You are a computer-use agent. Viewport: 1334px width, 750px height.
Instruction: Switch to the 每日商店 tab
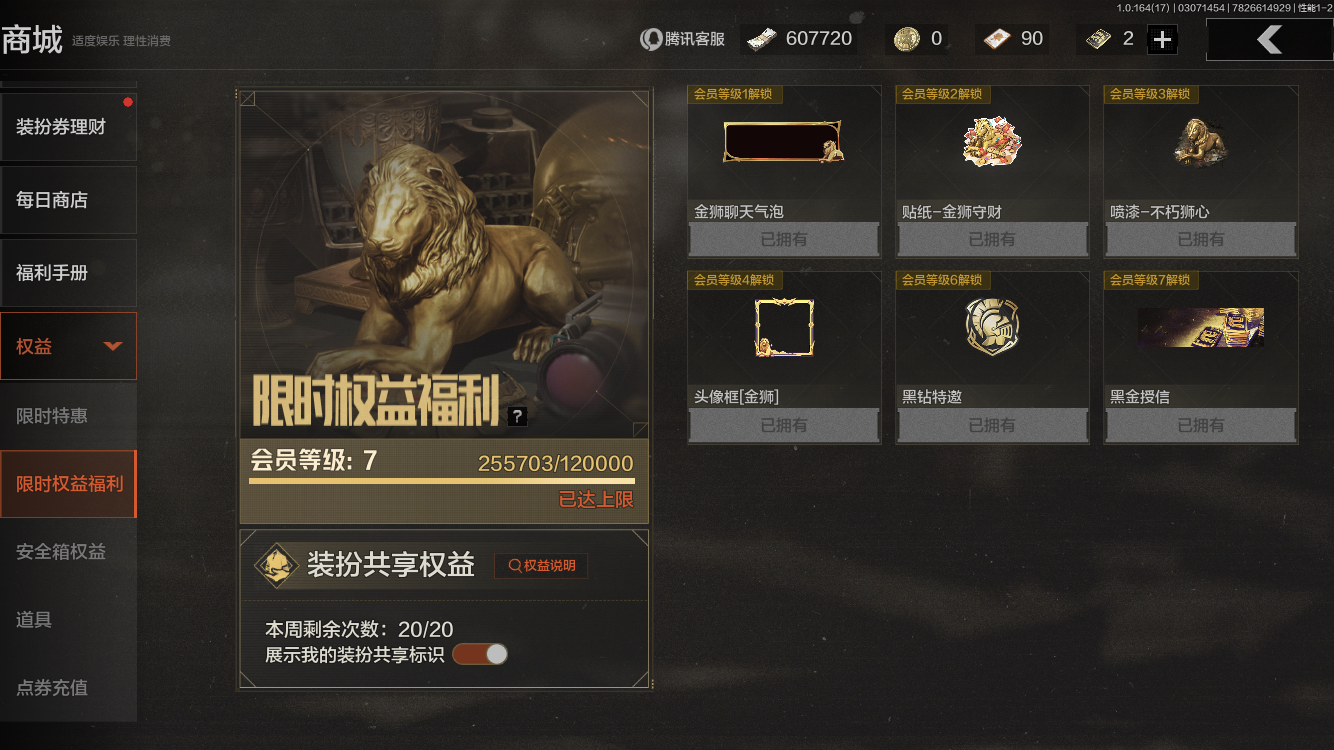(x=68, y=199)
